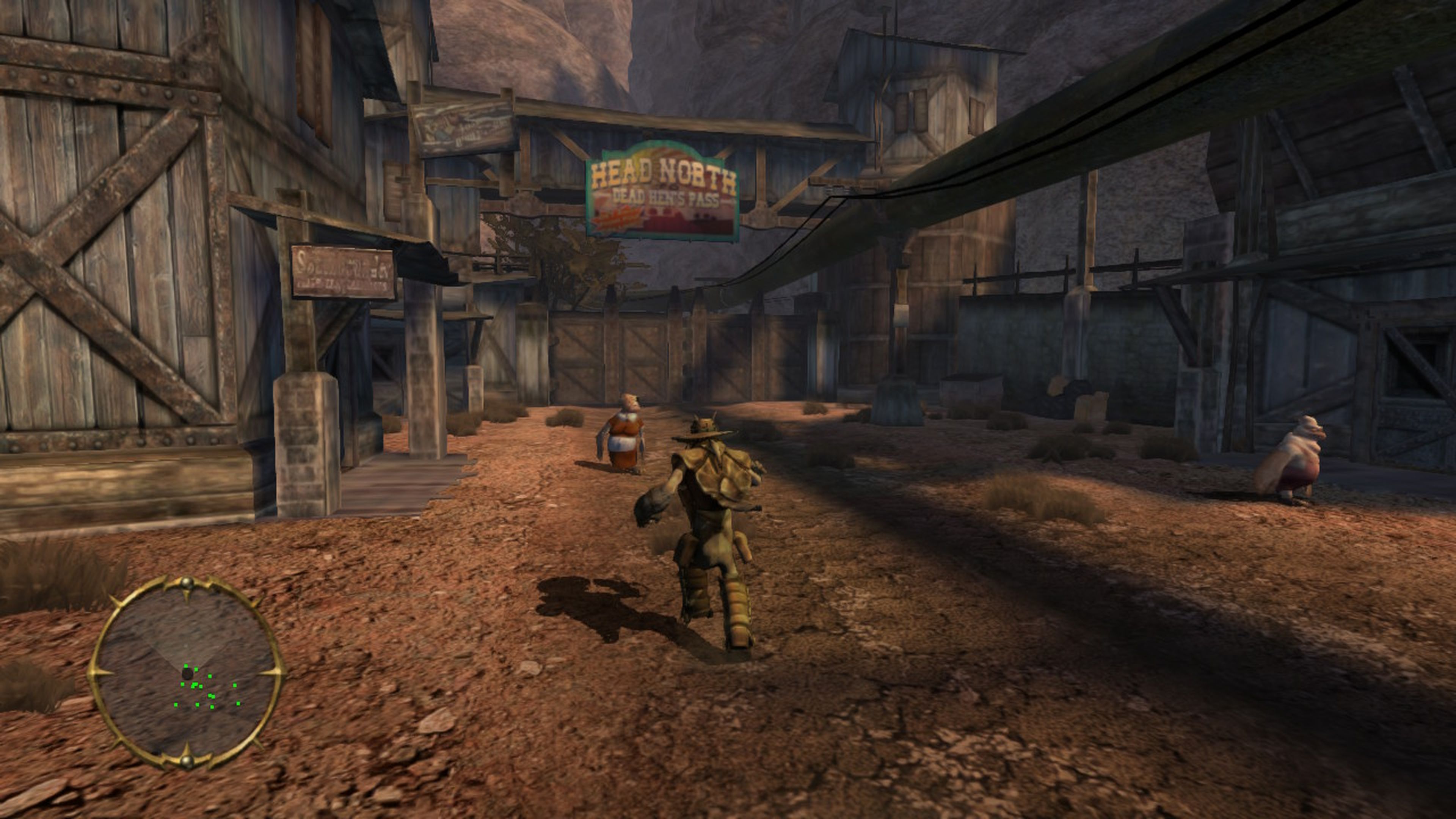
Task: Click a green townsfolk blip on the radar
Action: [210, 676]
